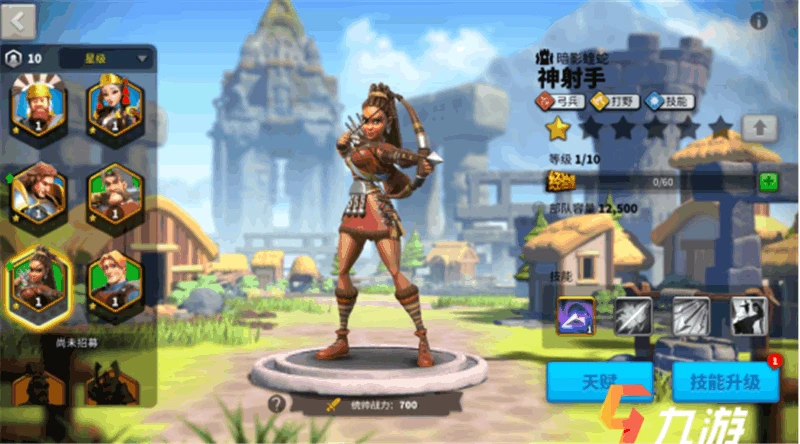Select the first purple arrow skill icon
The width and height of the screenshot is (800, 444).
(576, 316)
